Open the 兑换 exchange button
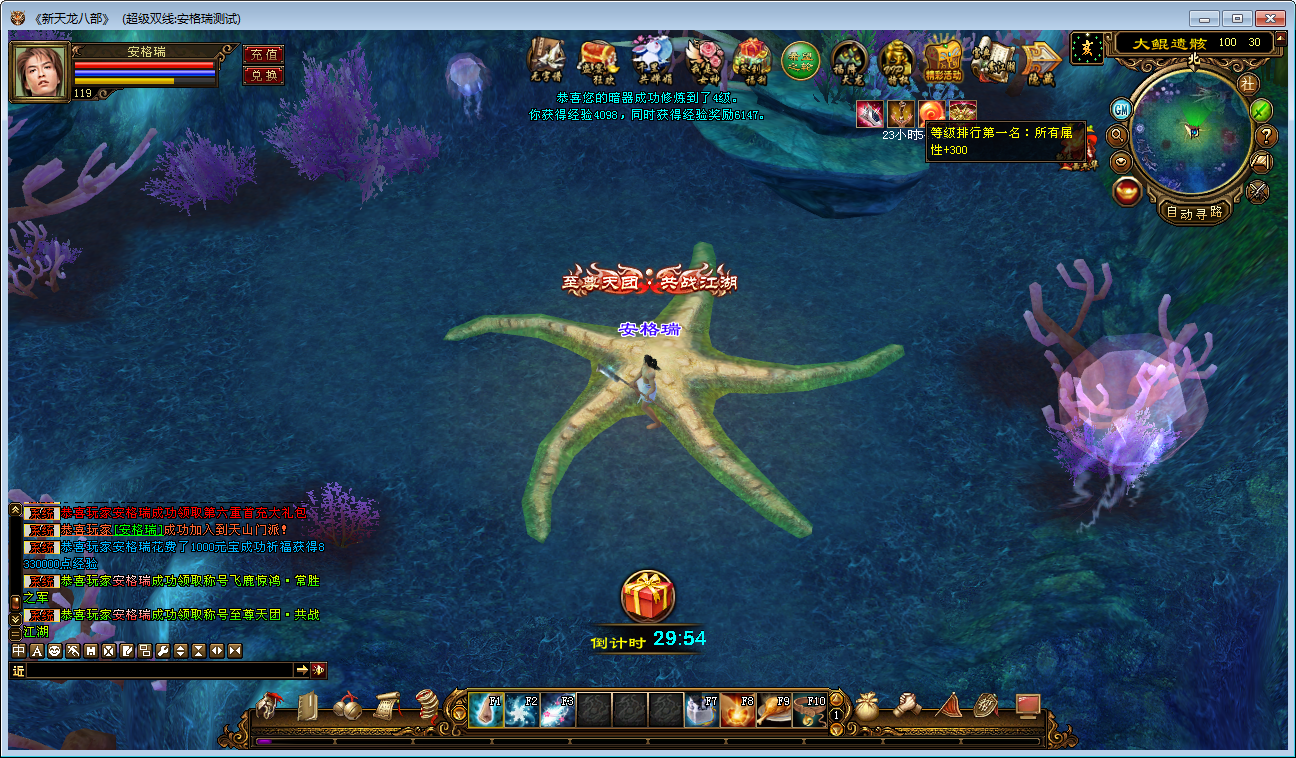This screenshot has width=1296, height=758. point(263,75)
